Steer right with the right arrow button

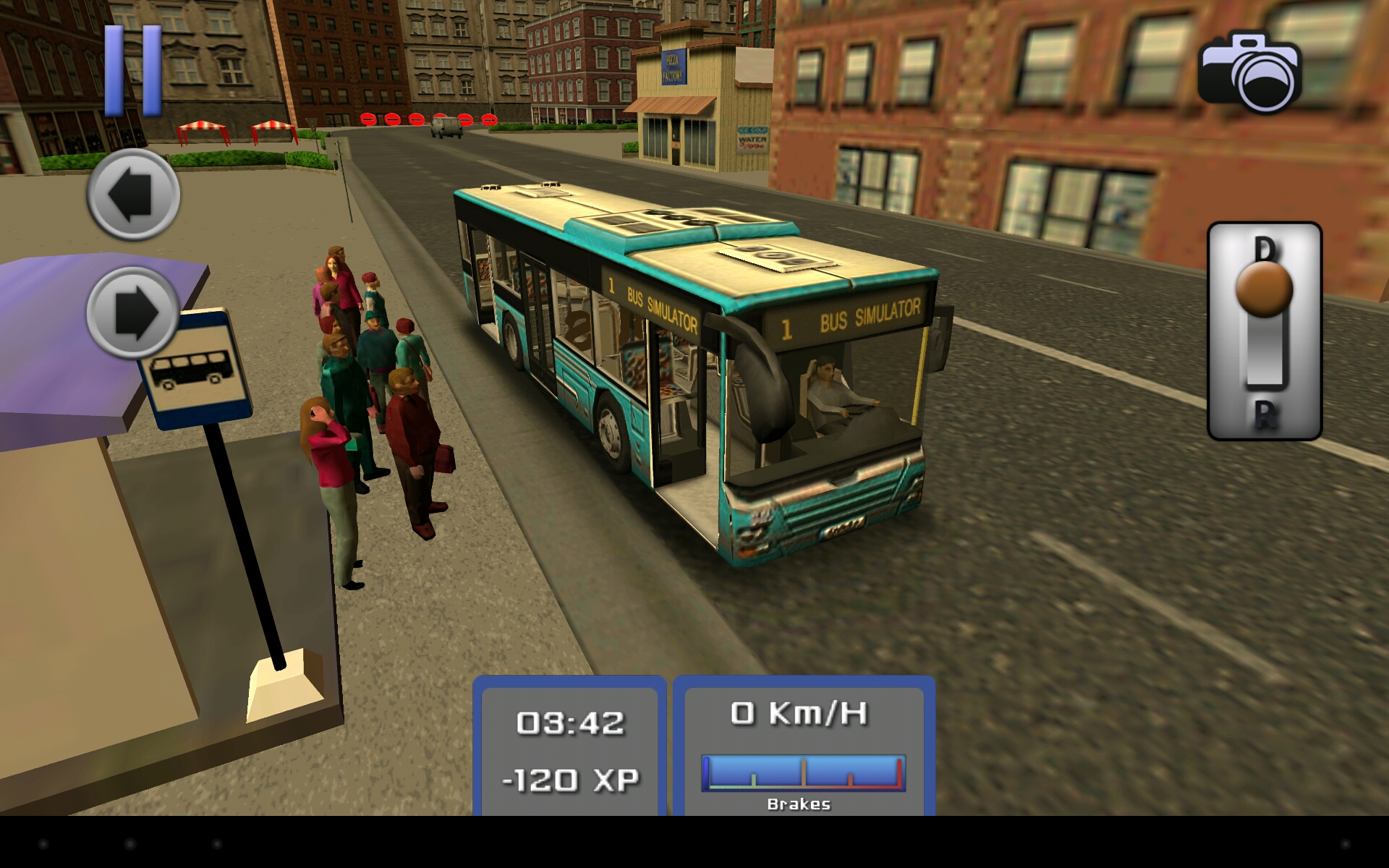pos(133,312)
